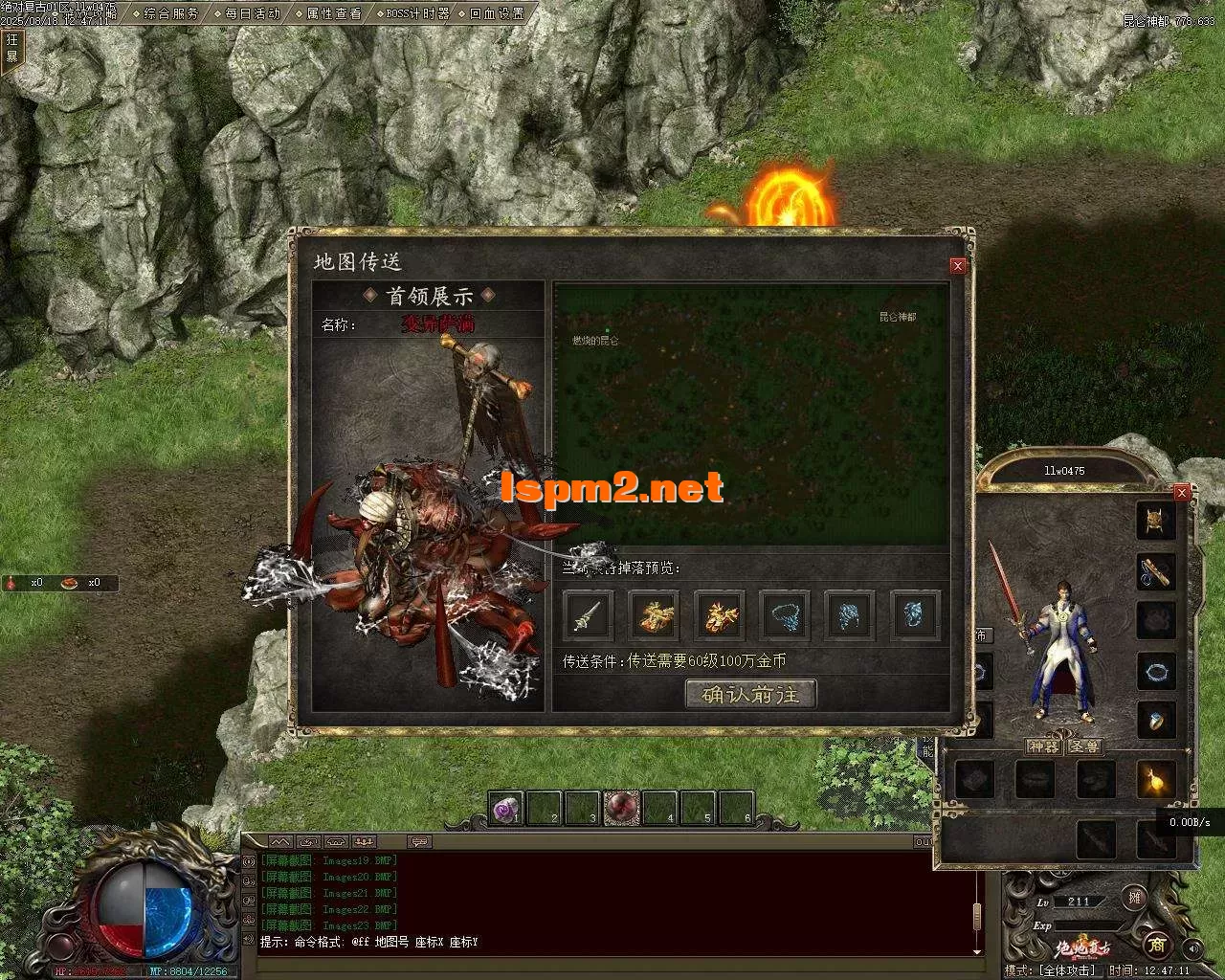Viewport: 1225px width, 980px height.
Task: Select the helmet equipment slot
Action: (x=1156, y=521)
